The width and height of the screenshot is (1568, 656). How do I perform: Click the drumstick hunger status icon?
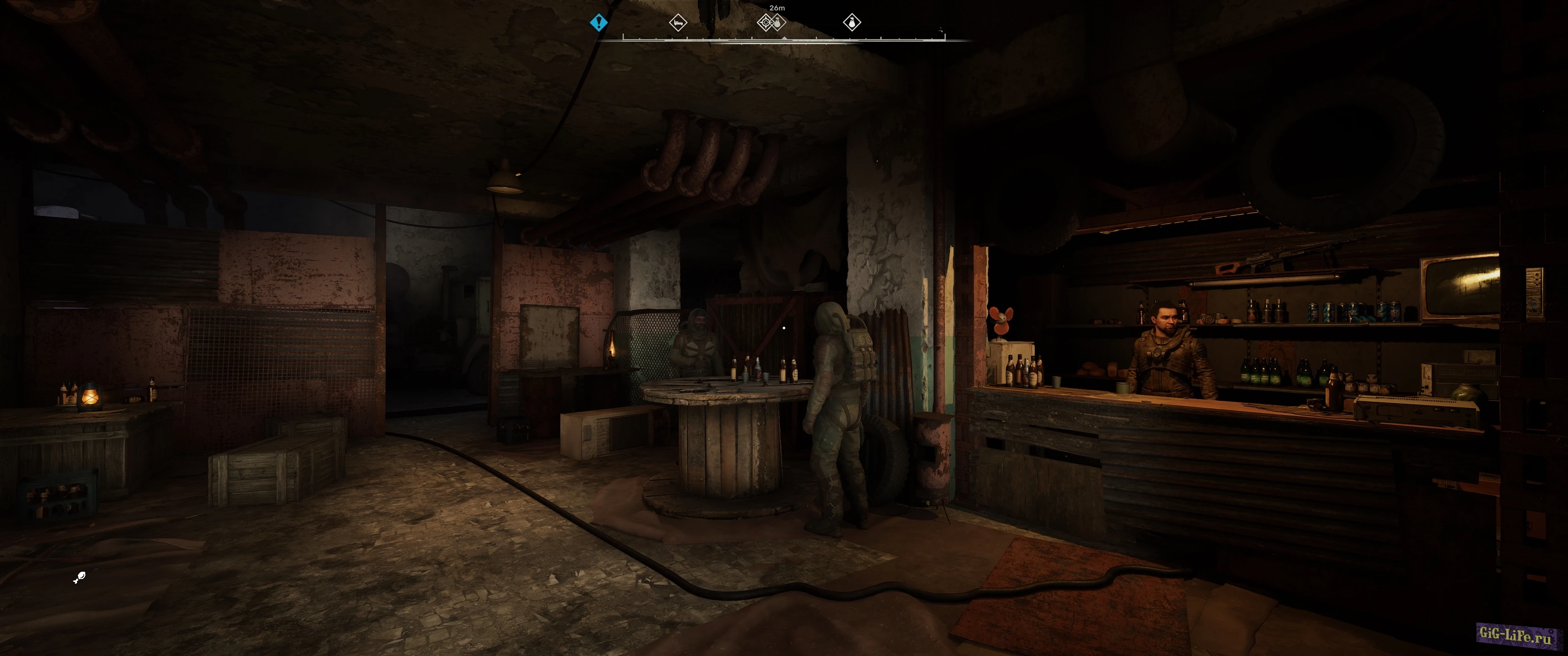(x=79, y=578)
